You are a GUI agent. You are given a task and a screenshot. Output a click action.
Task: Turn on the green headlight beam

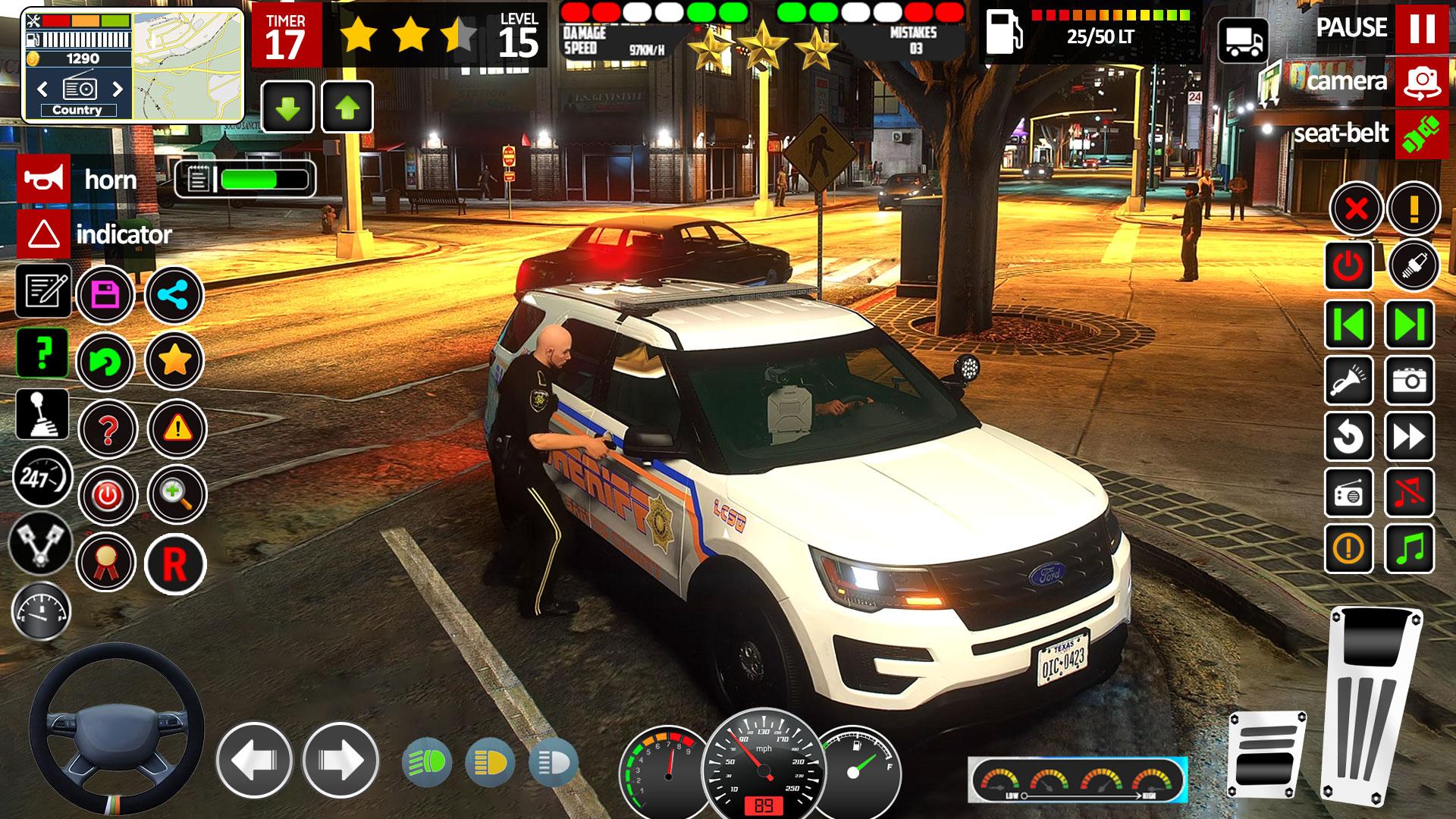click(427, 762)
